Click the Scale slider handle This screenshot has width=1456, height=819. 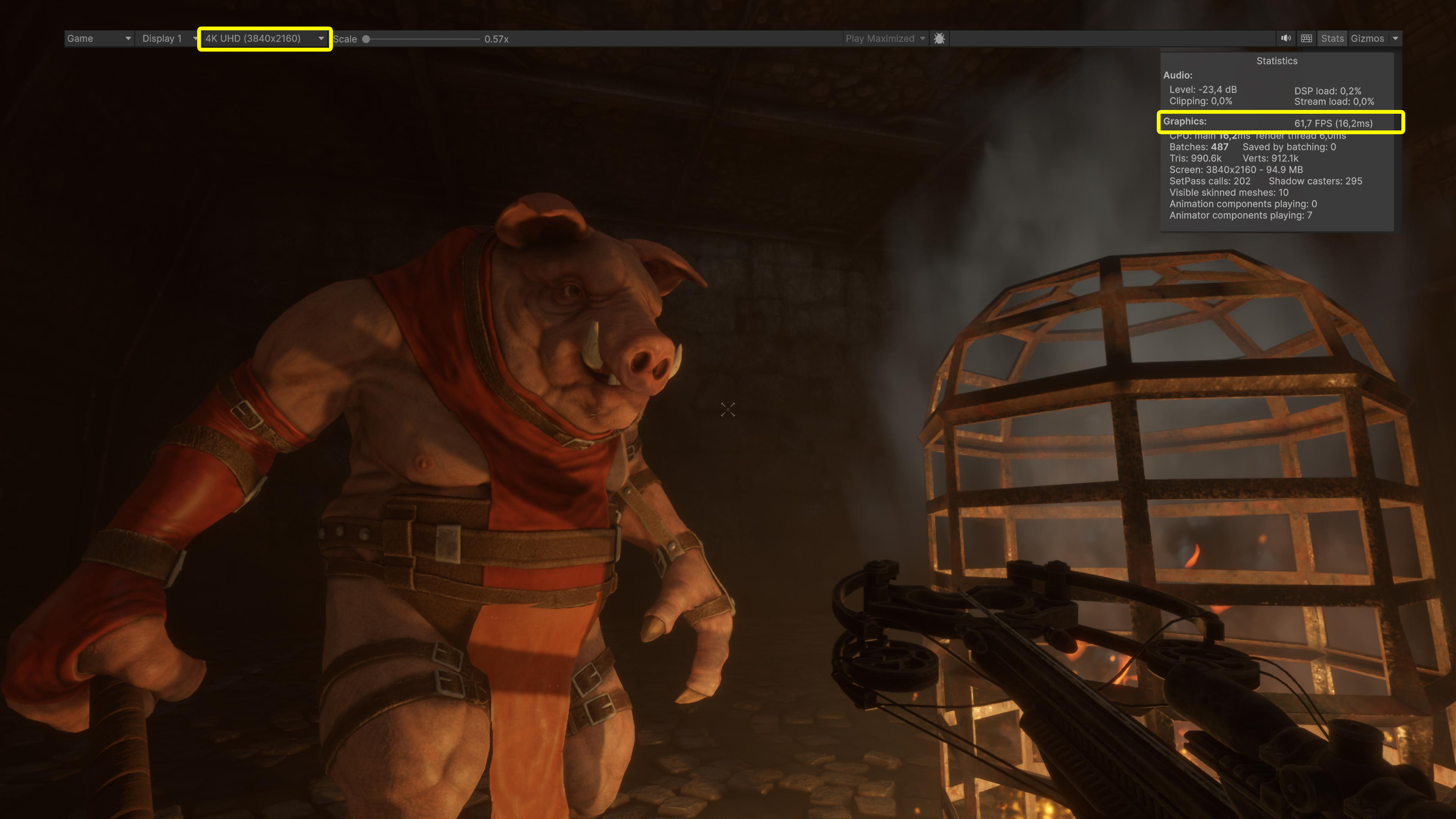(366, 39)
